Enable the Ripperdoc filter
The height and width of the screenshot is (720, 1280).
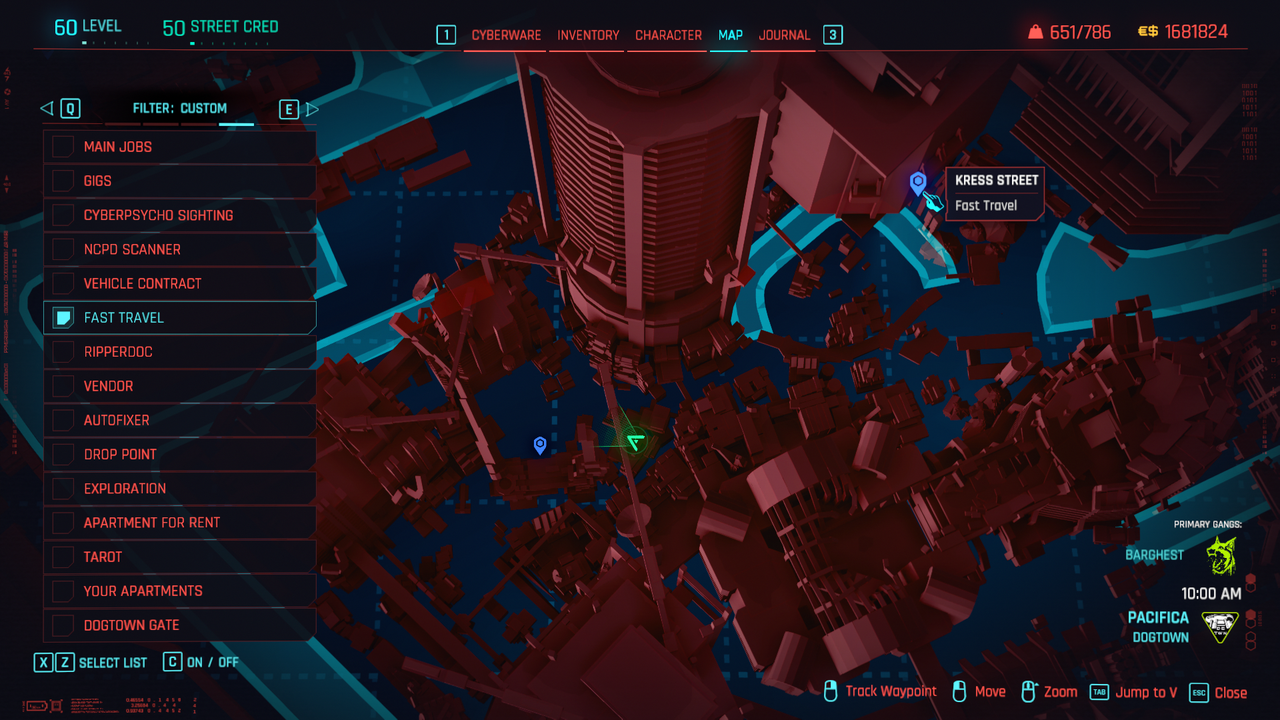click(x=64, y=352)
